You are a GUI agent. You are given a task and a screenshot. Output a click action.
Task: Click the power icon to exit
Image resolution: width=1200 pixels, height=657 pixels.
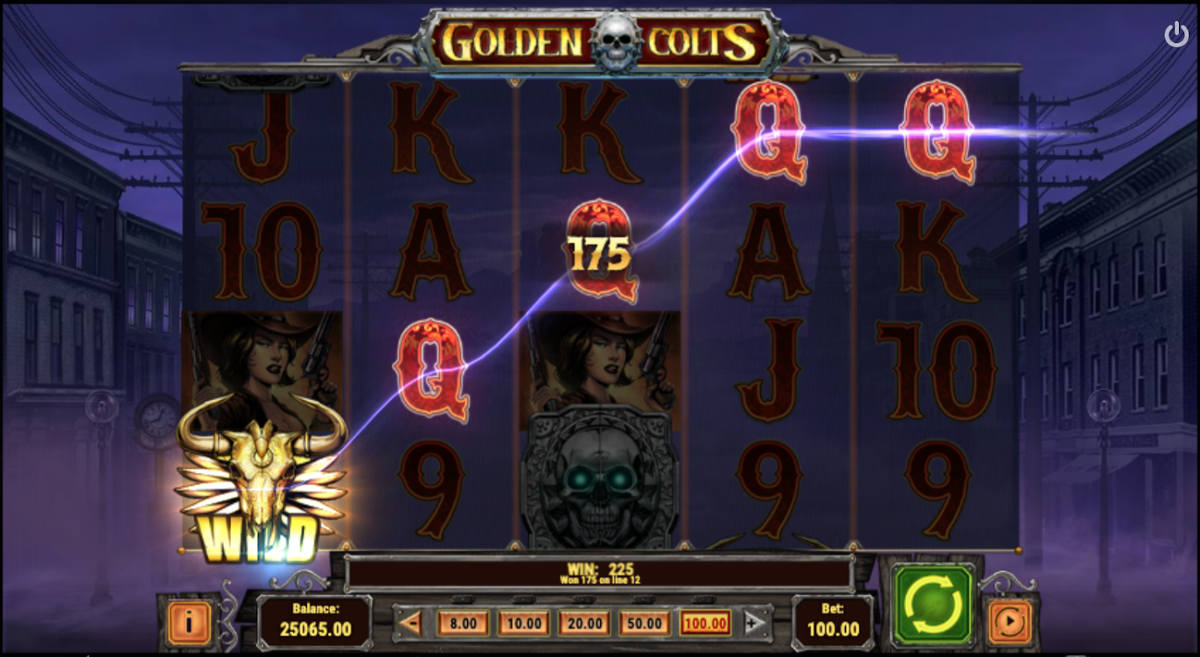click(1176, 35)
